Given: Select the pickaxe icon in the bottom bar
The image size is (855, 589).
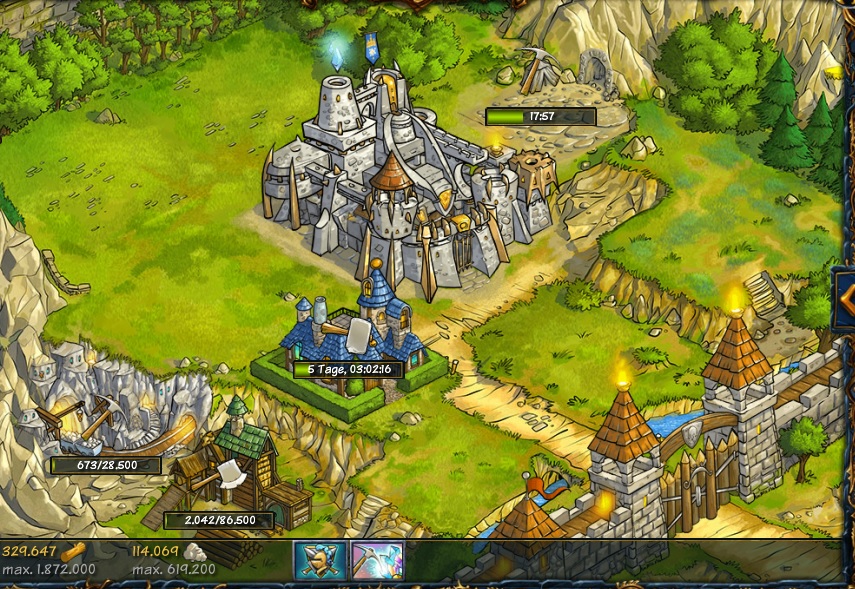Looking at the screenshot, I should point(377,560).
